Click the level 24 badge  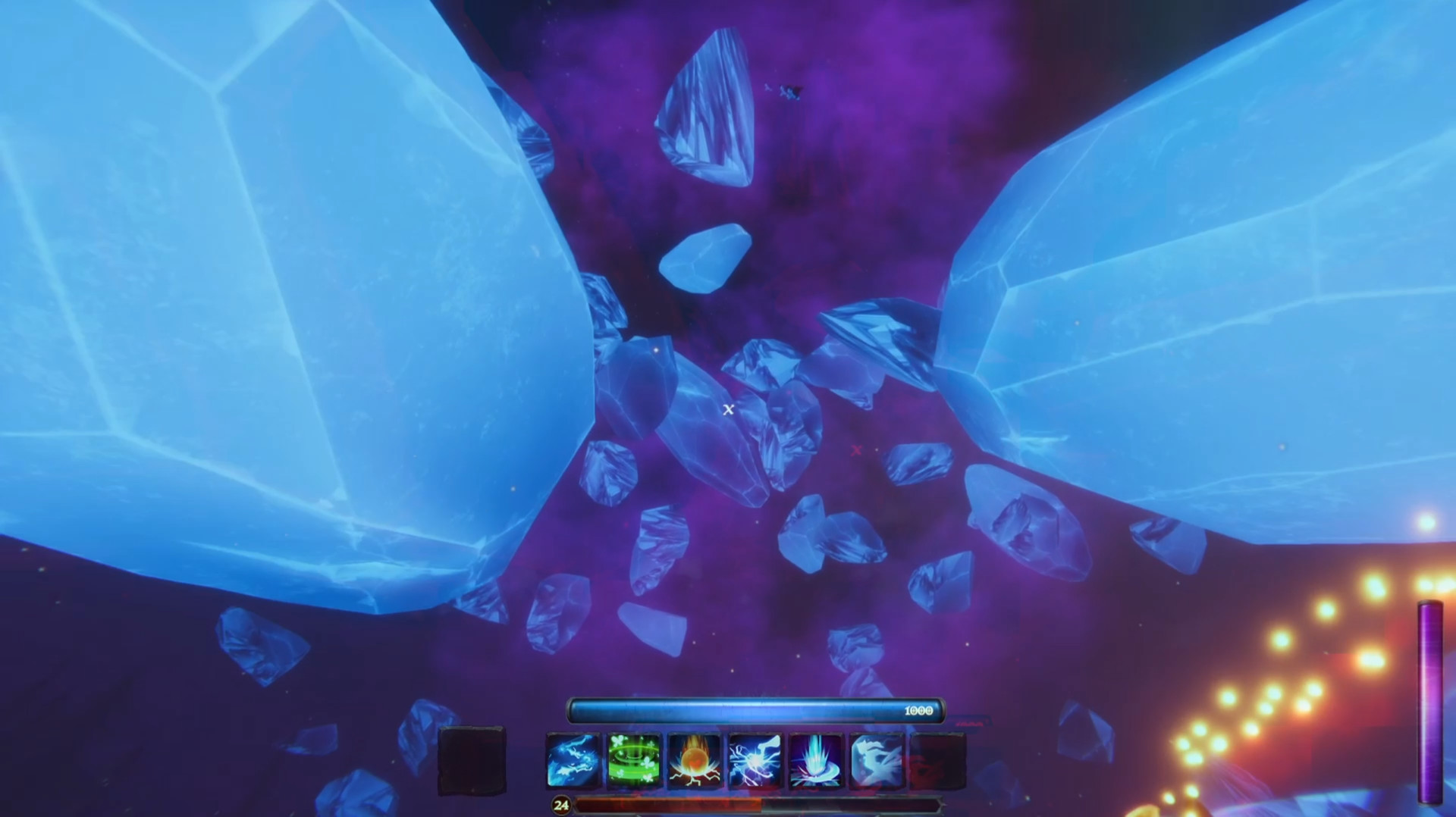click(561, 805)
